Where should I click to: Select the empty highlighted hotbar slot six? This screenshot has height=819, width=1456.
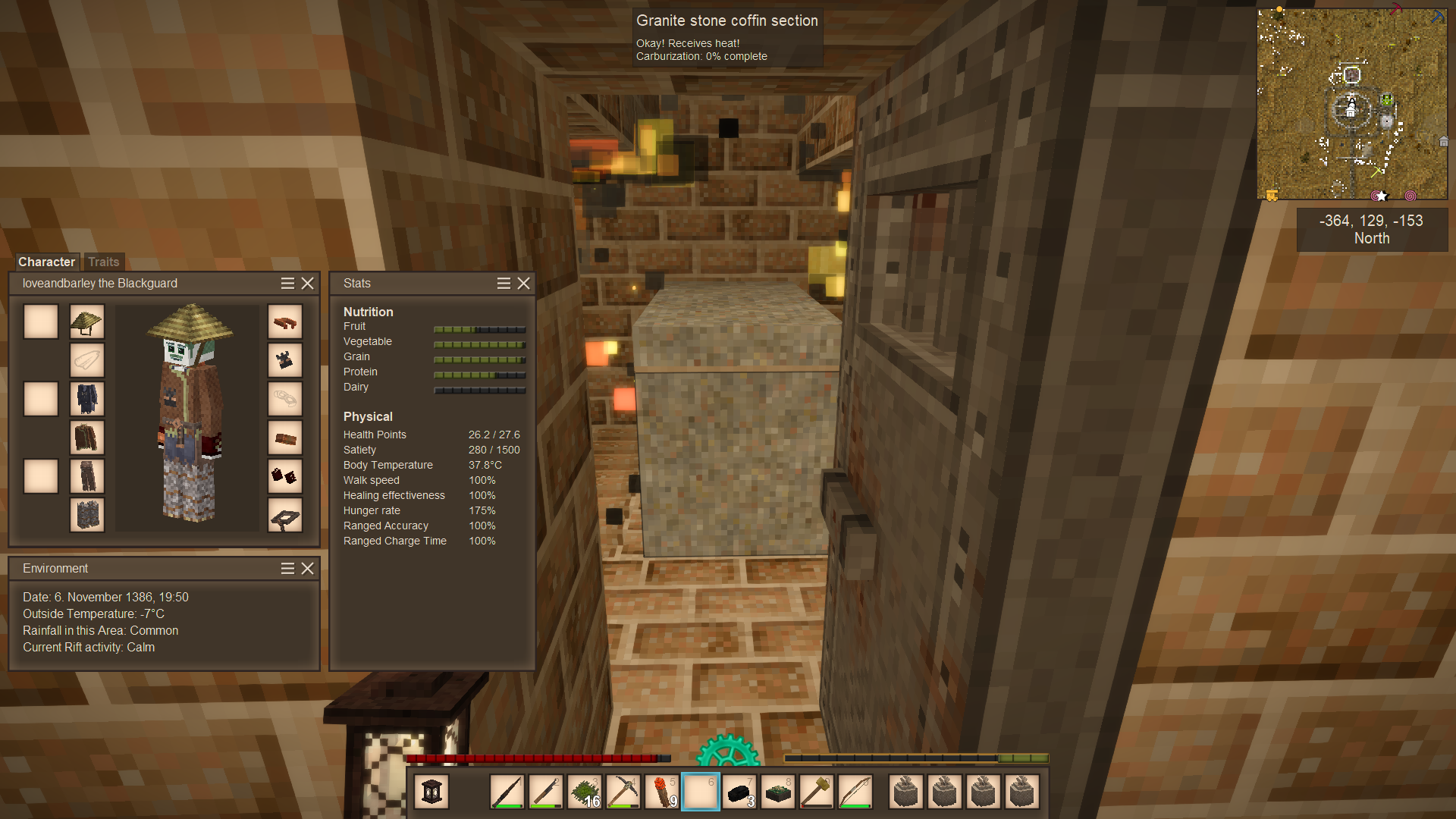click(x=701, y=792)
